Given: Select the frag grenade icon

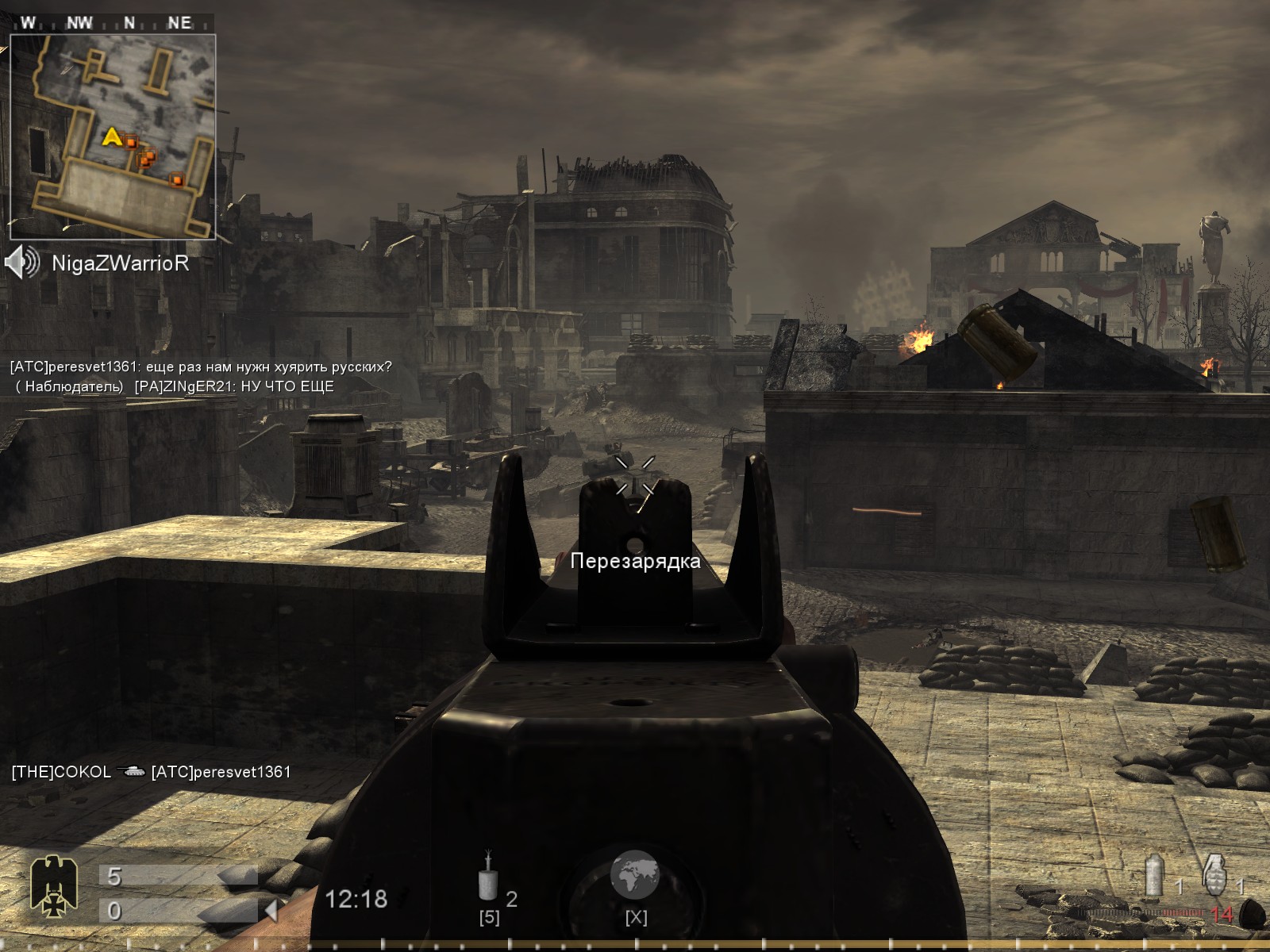Looking at the screenshot, I should pyautogui.click(x=1214, y=874).
